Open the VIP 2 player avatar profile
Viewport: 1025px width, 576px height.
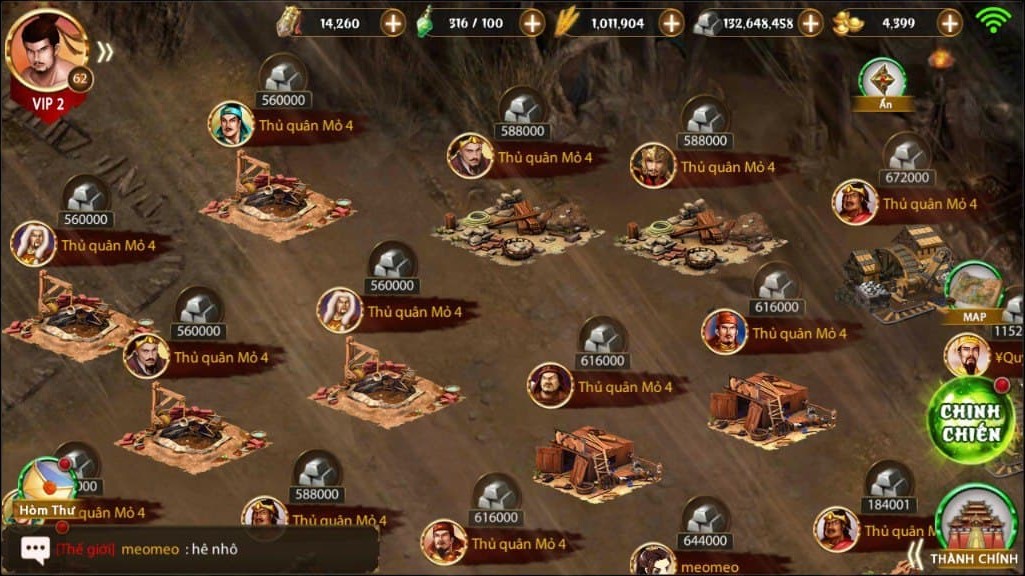[45, 55]
